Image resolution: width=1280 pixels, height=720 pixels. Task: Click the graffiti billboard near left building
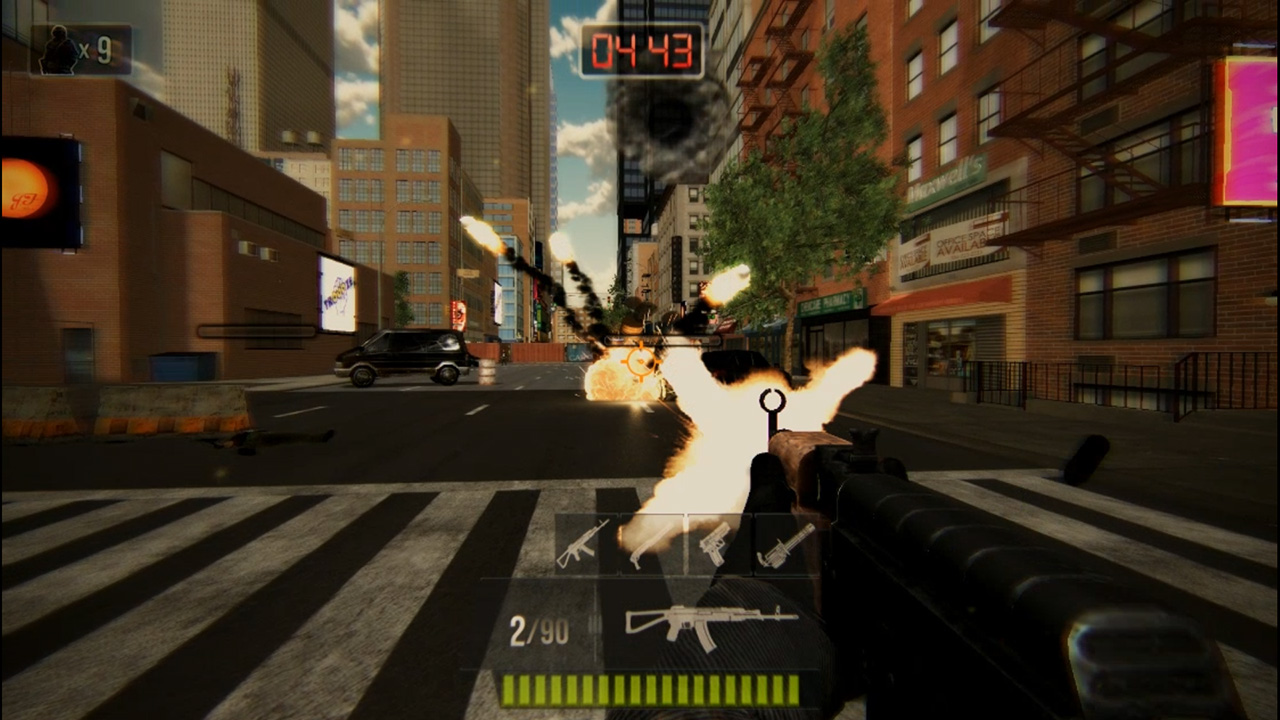[x=337, y=289]
